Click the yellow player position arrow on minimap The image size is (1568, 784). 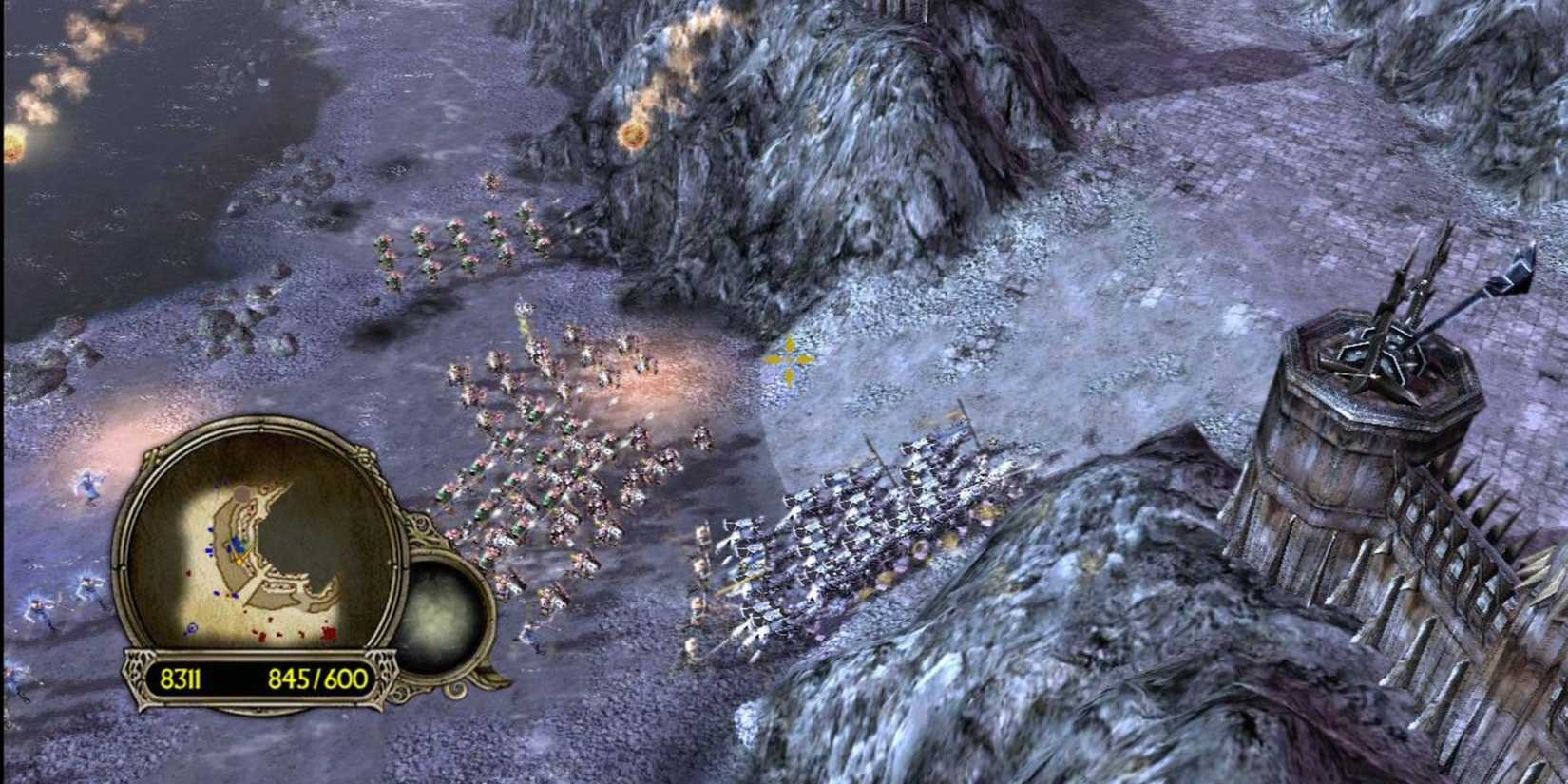point(239,559)
